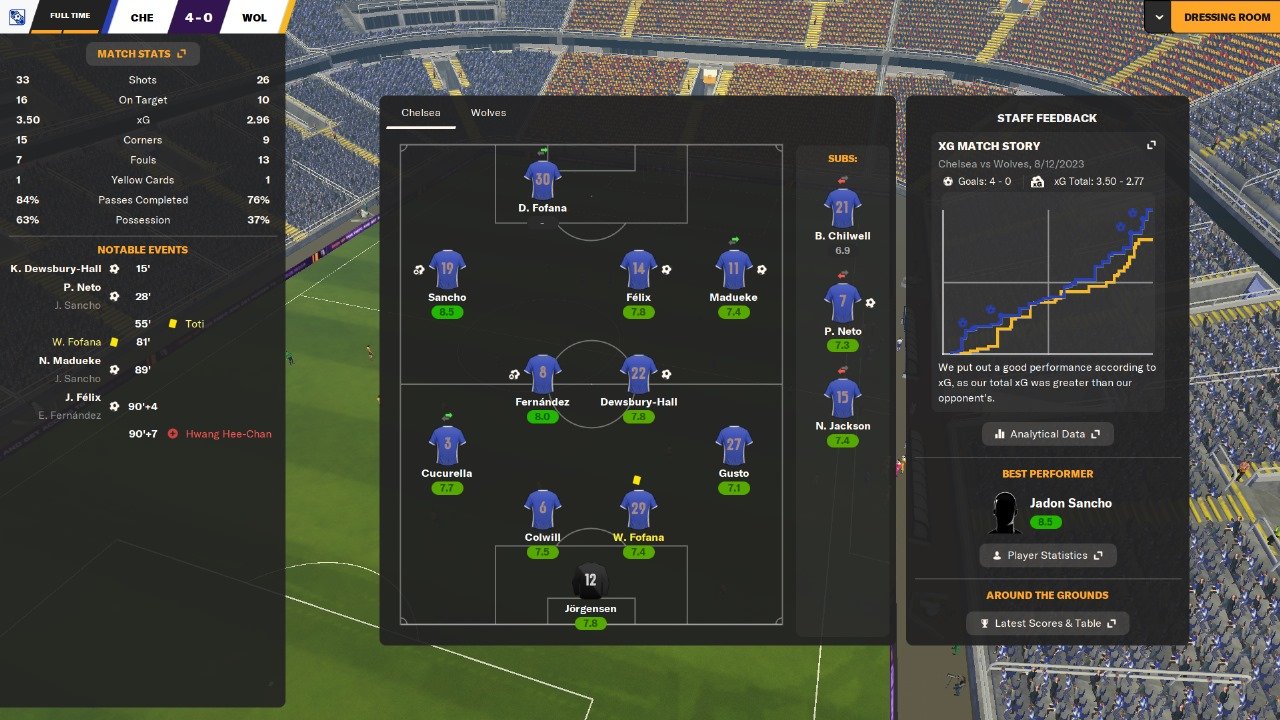Viewport: 1280px width, 720px height.
Task: Expand the xG Match Story chart
Action: [1151, 146]
